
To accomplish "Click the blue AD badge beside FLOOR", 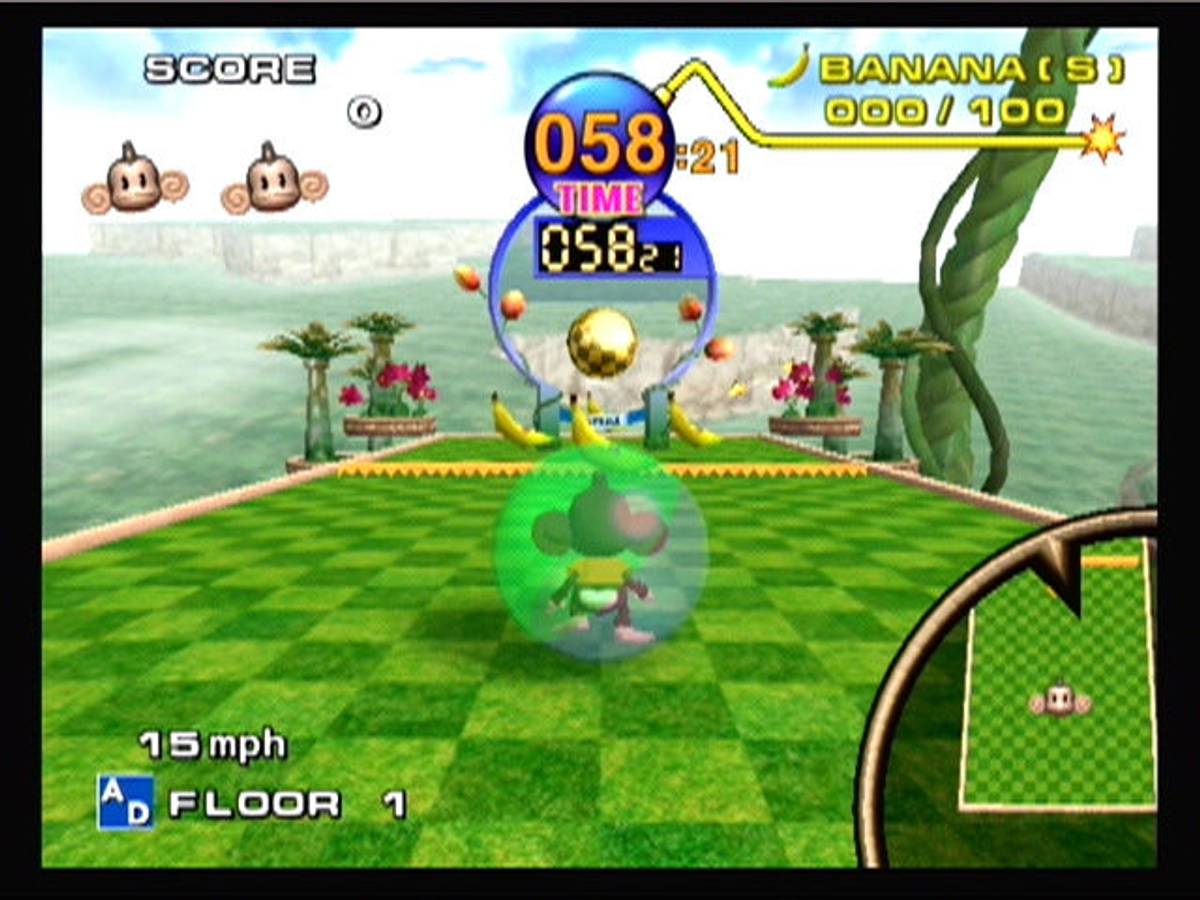I will pyautogui.click(x=125, y=802).
